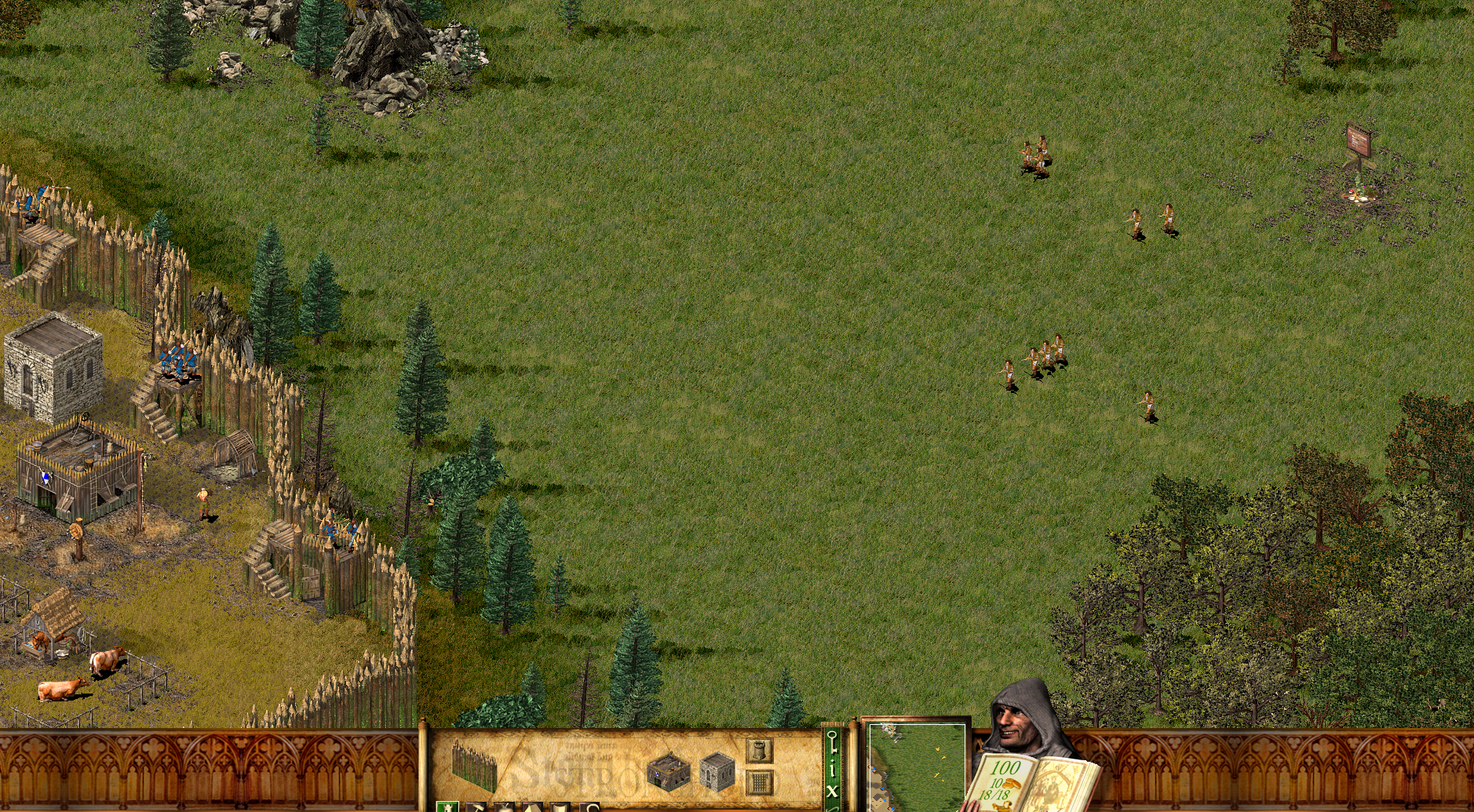The height and width of the screenshot is (812, 1474).
Task: Click the 'x' delete icon on the sidebar
Action: coord(834,789)
